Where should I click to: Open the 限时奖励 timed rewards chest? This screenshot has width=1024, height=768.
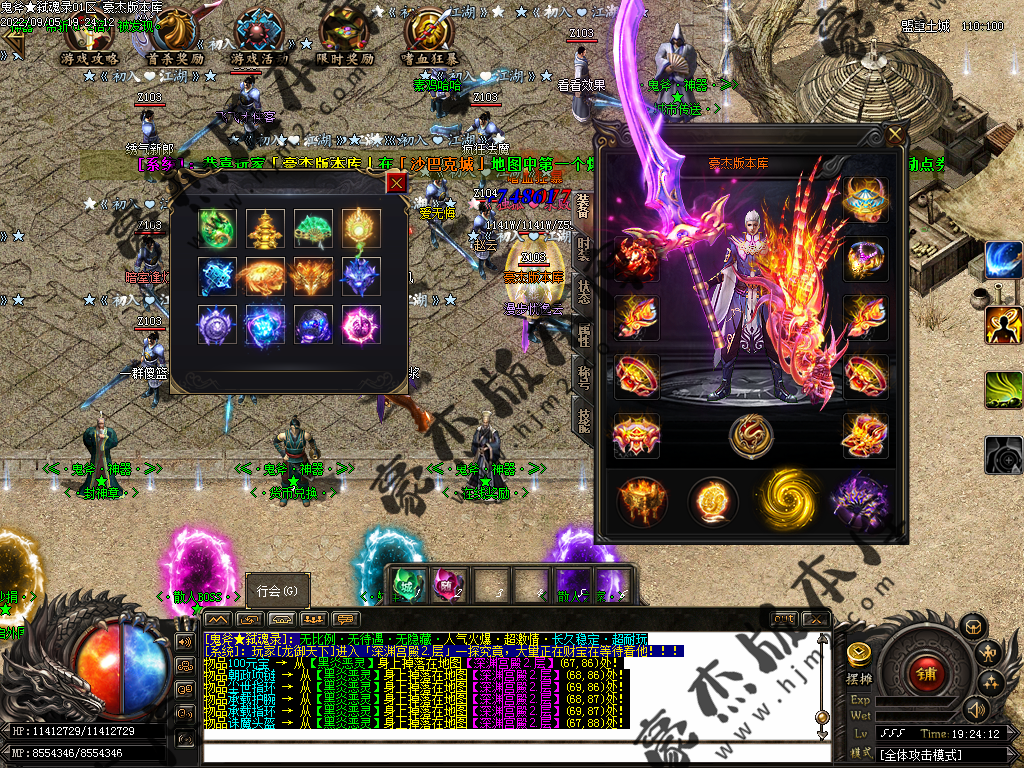(345, 36)
